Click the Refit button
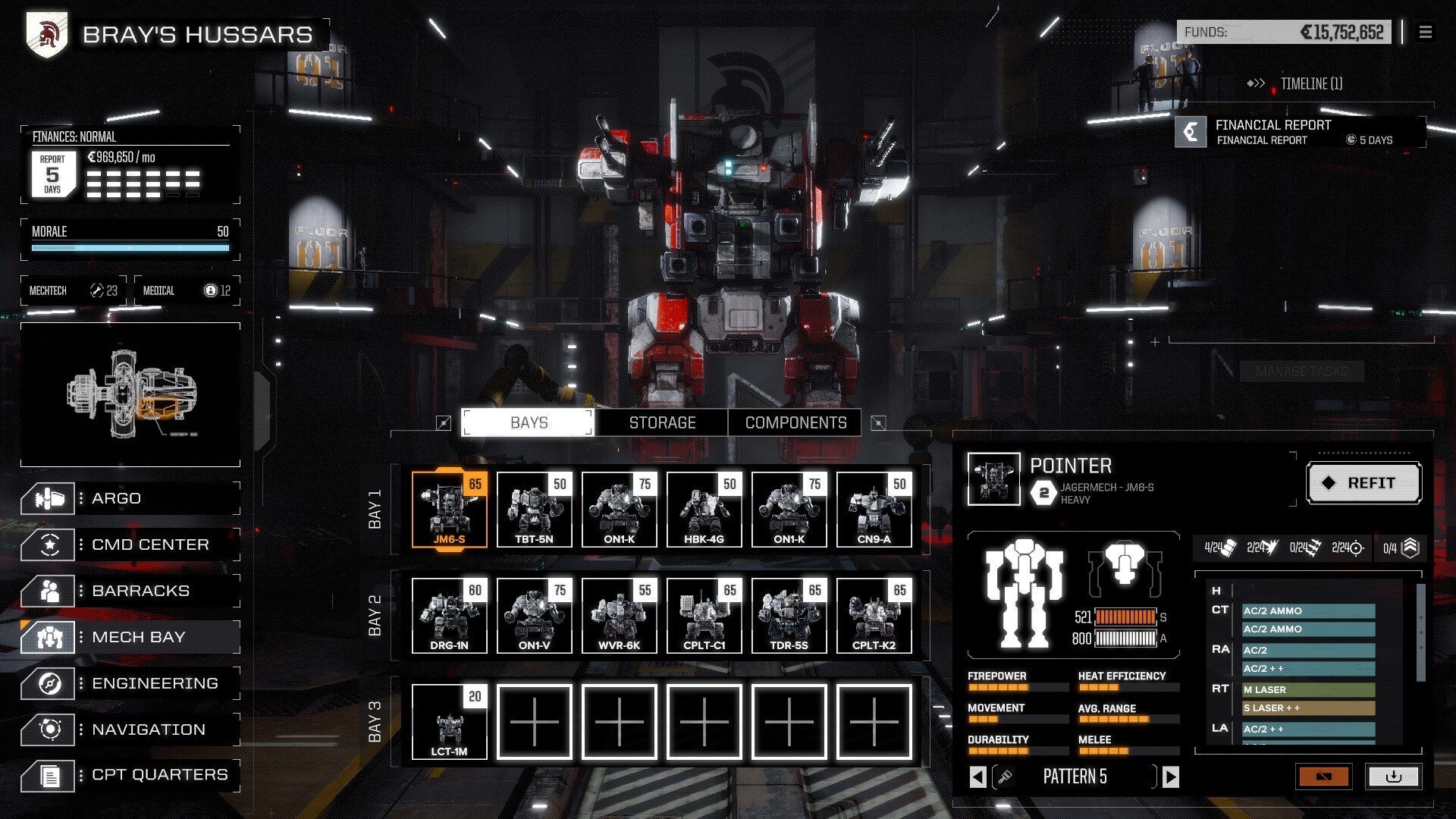Image resolution: width=1456 pixels, height=819 pixels. tap(1363, 483)
